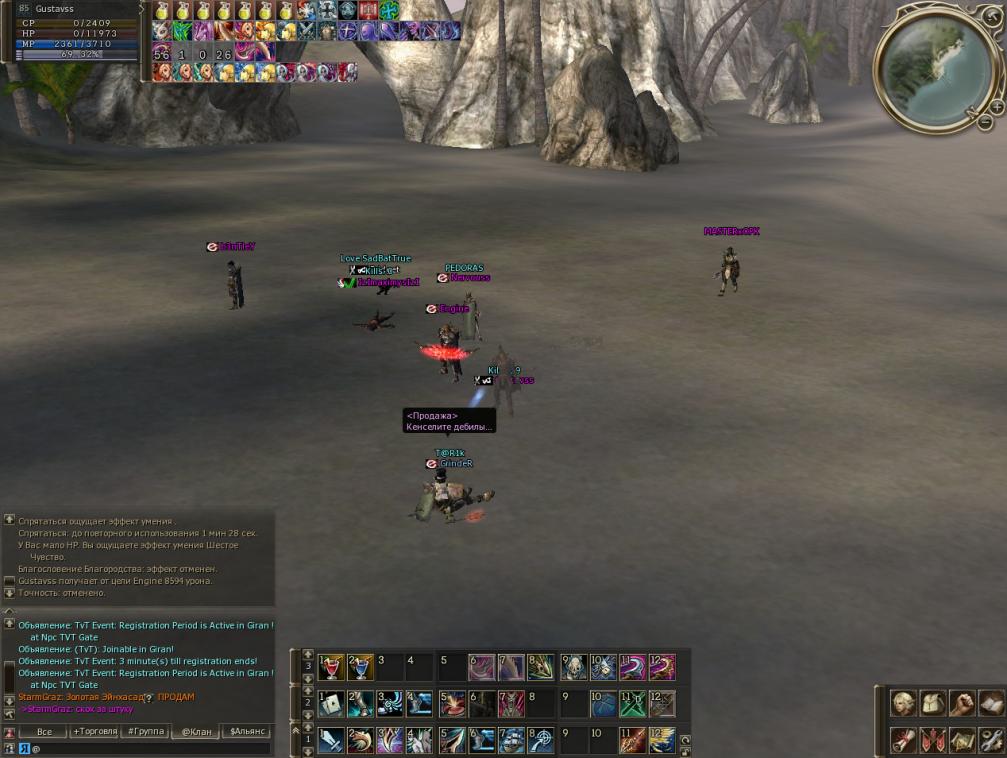Use the red cocktail potion in hotbar

pyautogui.click(x=332, y=667)
